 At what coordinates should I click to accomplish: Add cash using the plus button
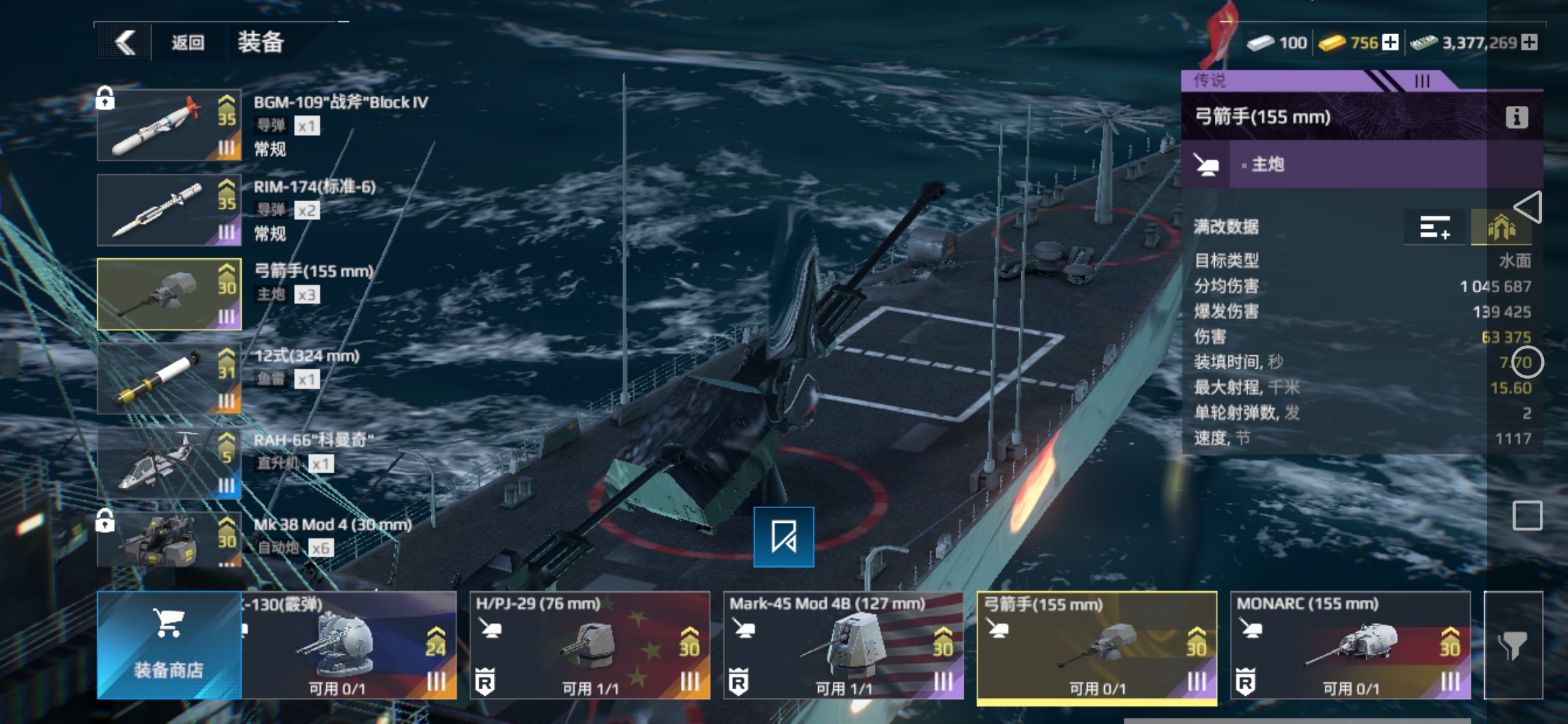pos(1529,42)
